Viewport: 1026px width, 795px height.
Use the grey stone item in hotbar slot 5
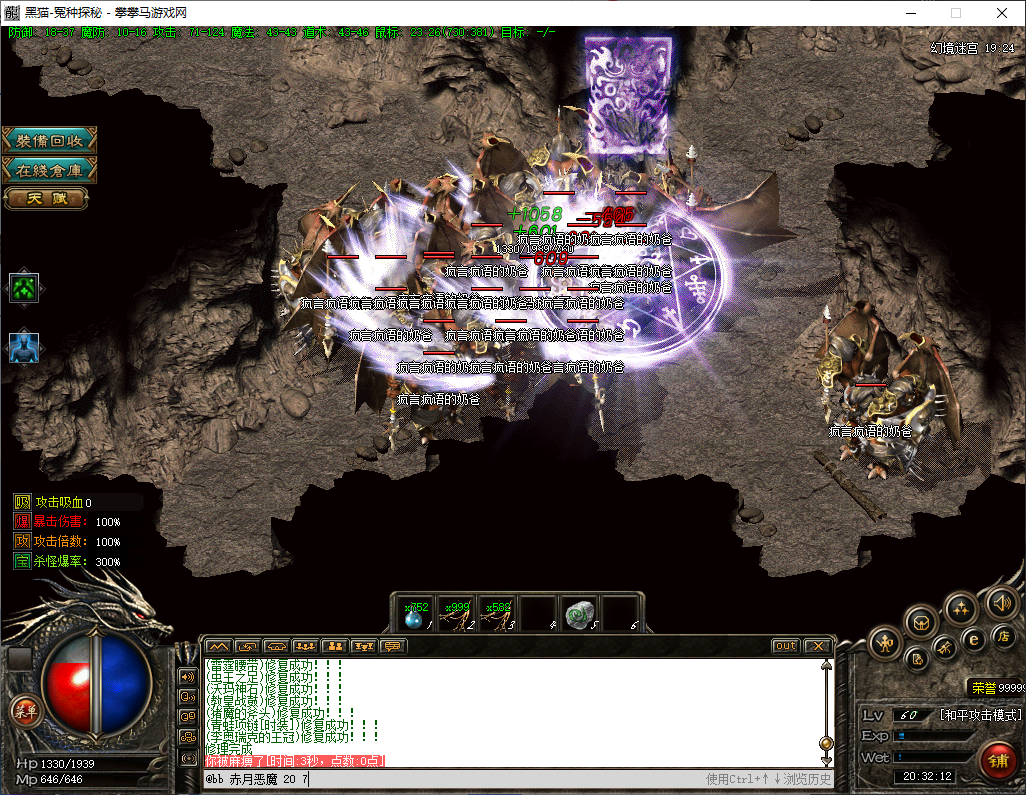tap(578, 615)
